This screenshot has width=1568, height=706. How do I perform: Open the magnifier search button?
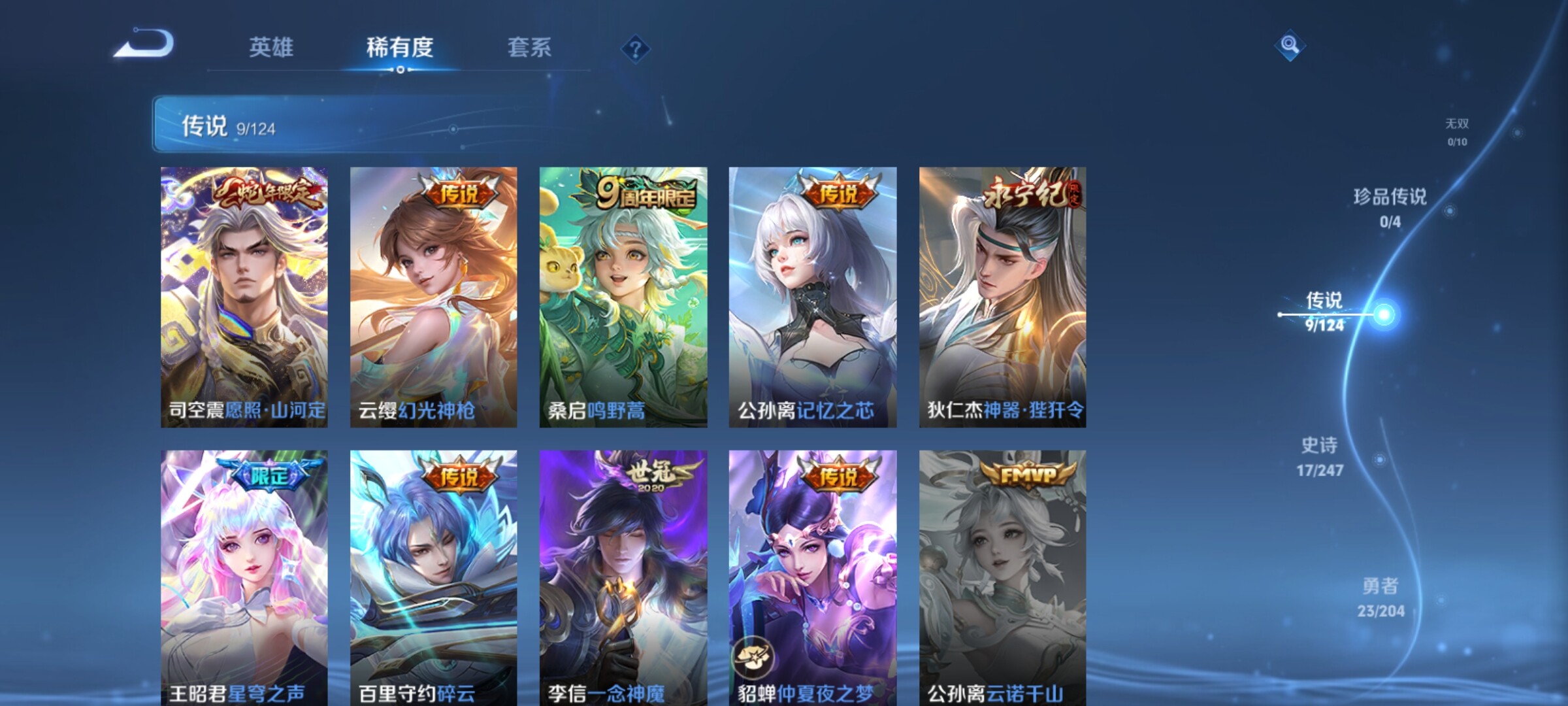pos(1290,45)
